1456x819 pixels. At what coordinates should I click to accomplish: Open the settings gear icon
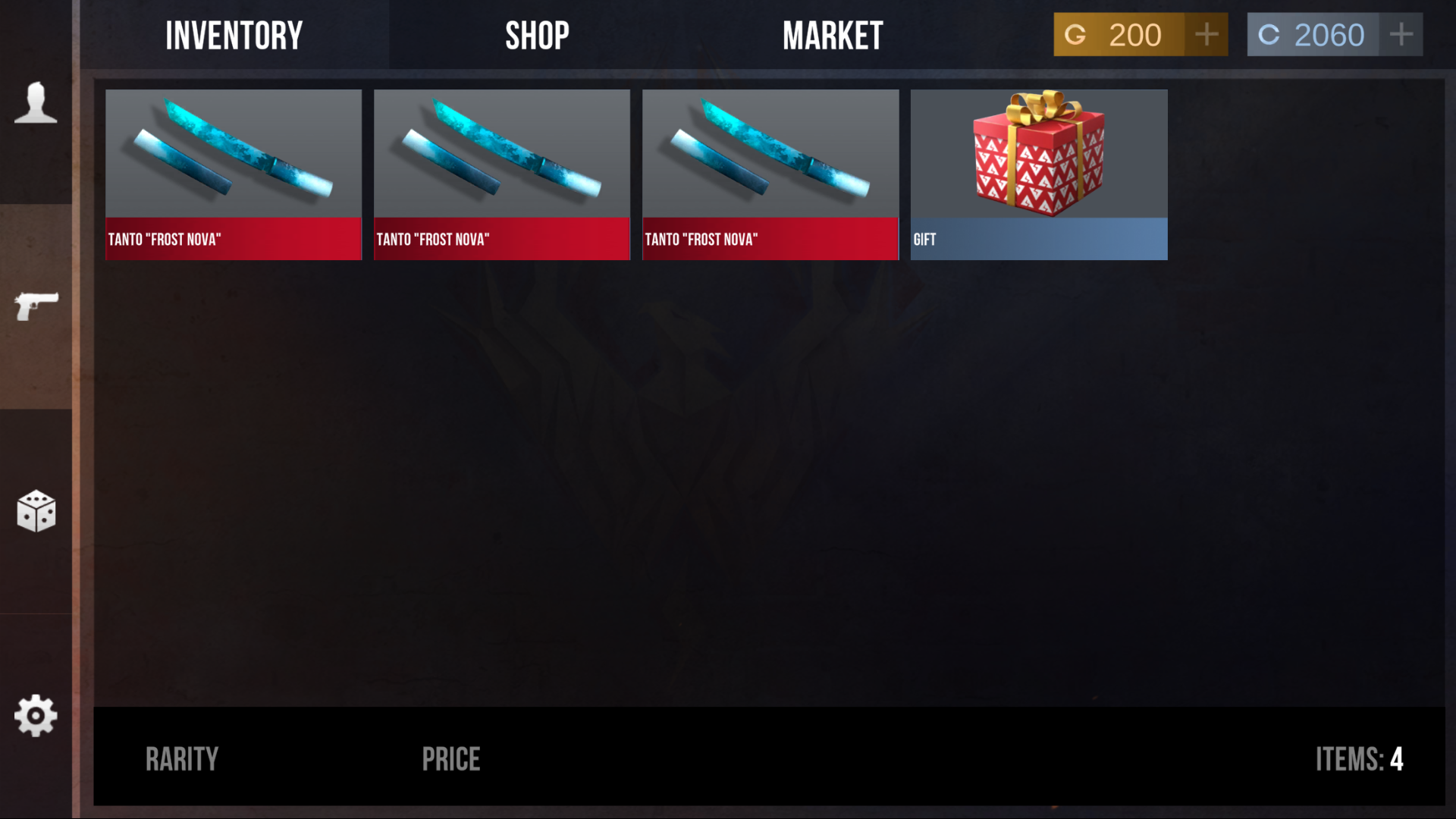coord(36,714)
